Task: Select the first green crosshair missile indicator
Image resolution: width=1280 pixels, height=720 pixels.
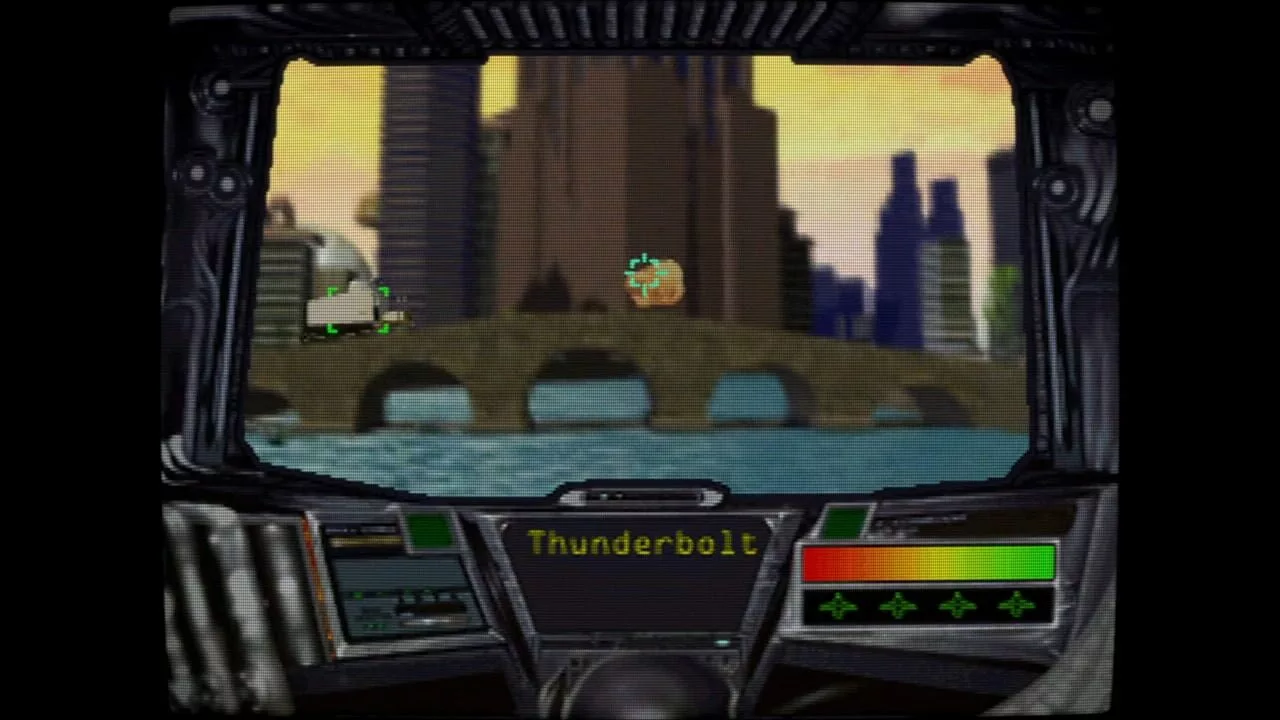Action: pyautogui.click(x=837, y=605)
